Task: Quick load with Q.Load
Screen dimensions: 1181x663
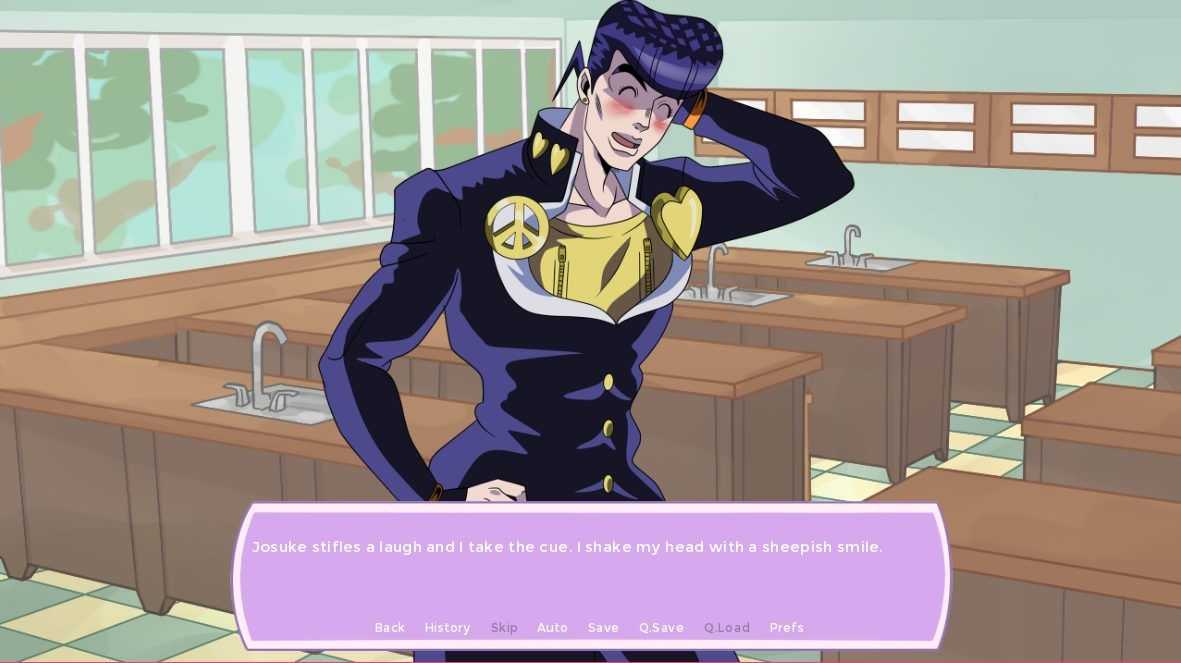Action: click(x=726, y=628)
